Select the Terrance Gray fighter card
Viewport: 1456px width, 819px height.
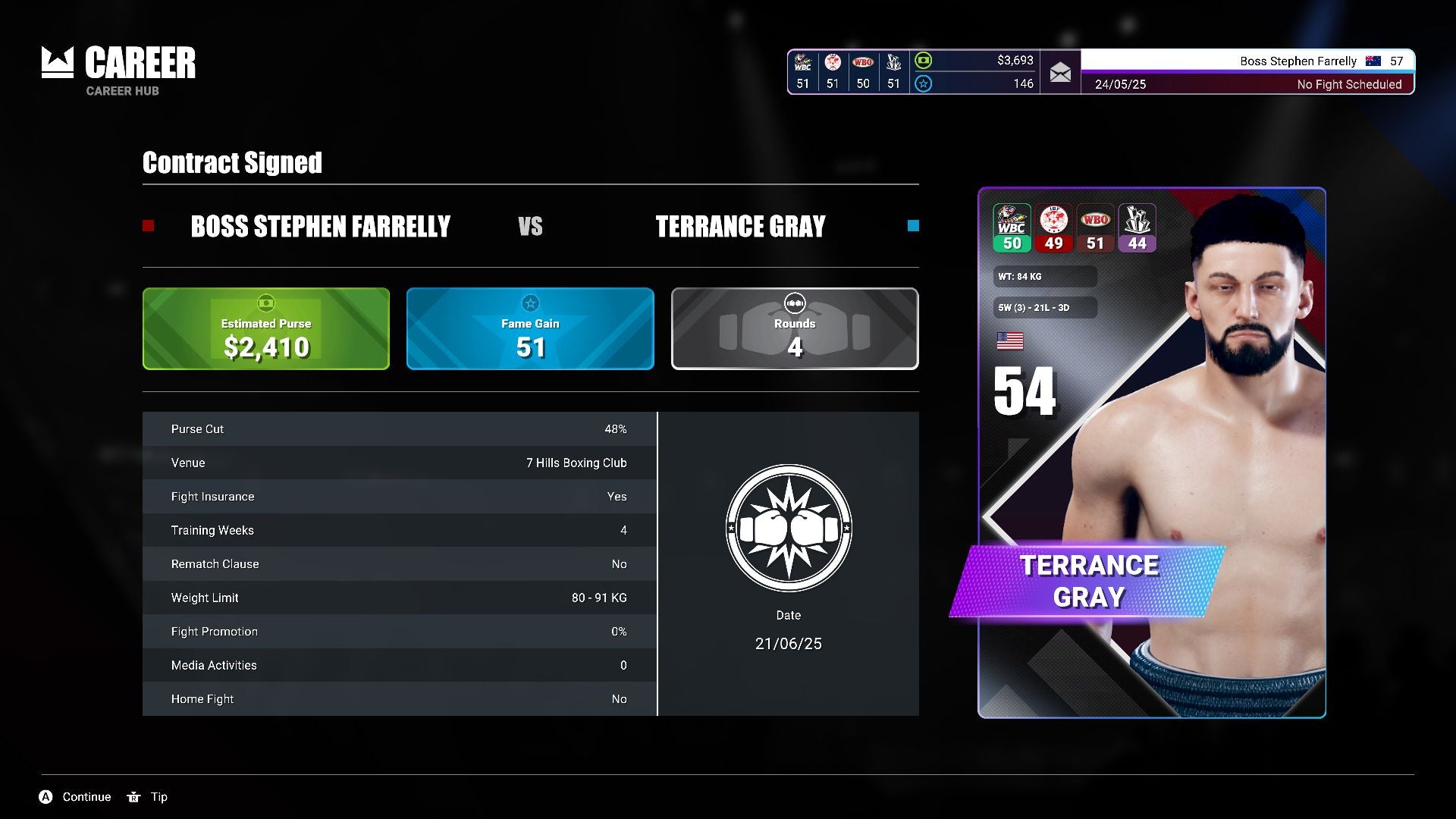tap(1151, 453)
